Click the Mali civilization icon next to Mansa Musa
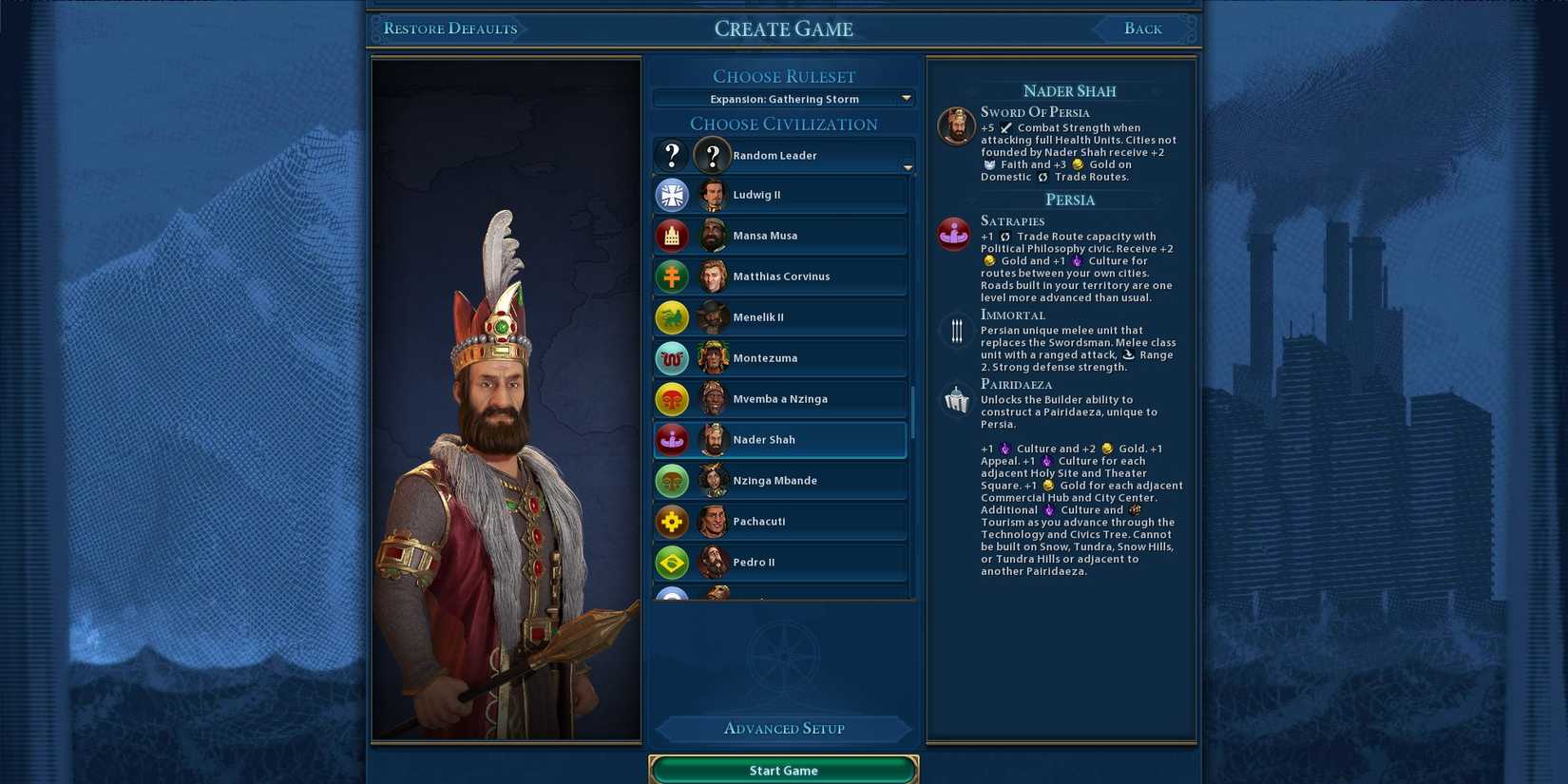The height and width of the screenshot is (784, 1568). point(673,235)
